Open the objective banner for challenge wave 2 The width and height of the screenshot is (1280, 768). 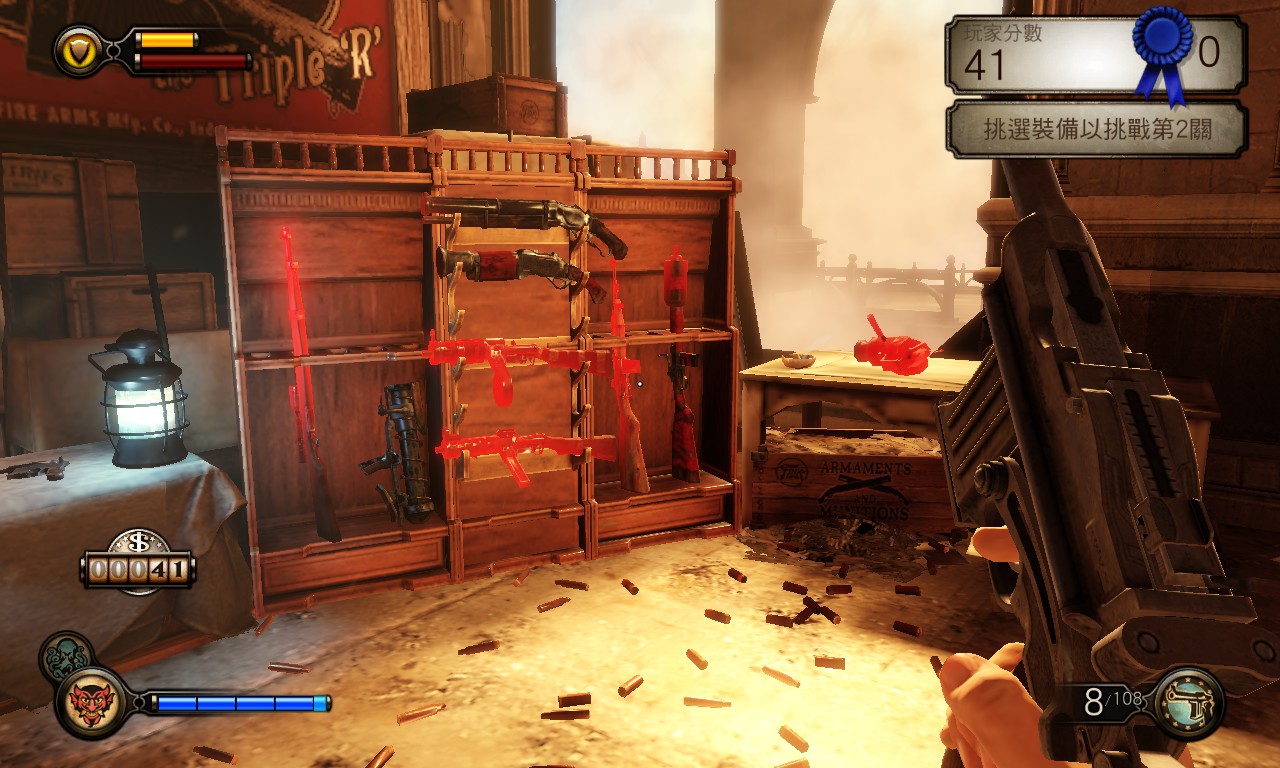(1095, 129)
